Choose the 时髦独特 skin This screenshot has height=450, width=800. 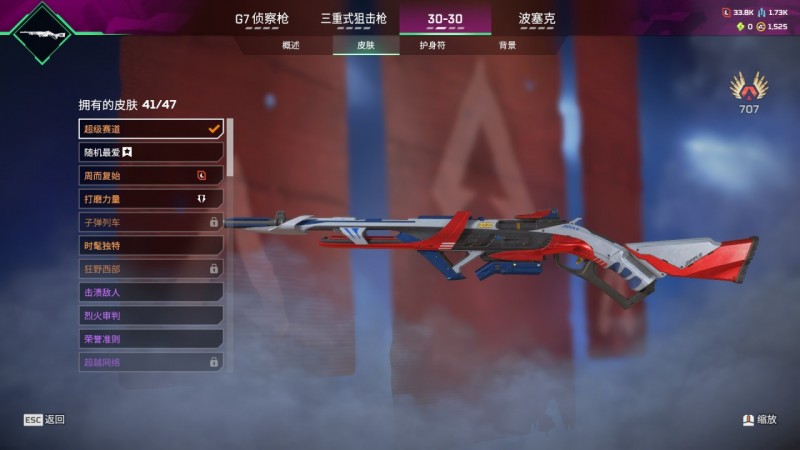(x=150, y=245)
